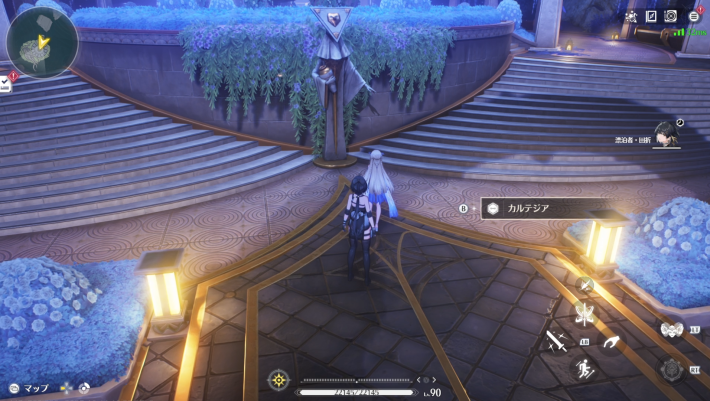Open the quest journal book icon
The image size is (710, 401).
651,17
